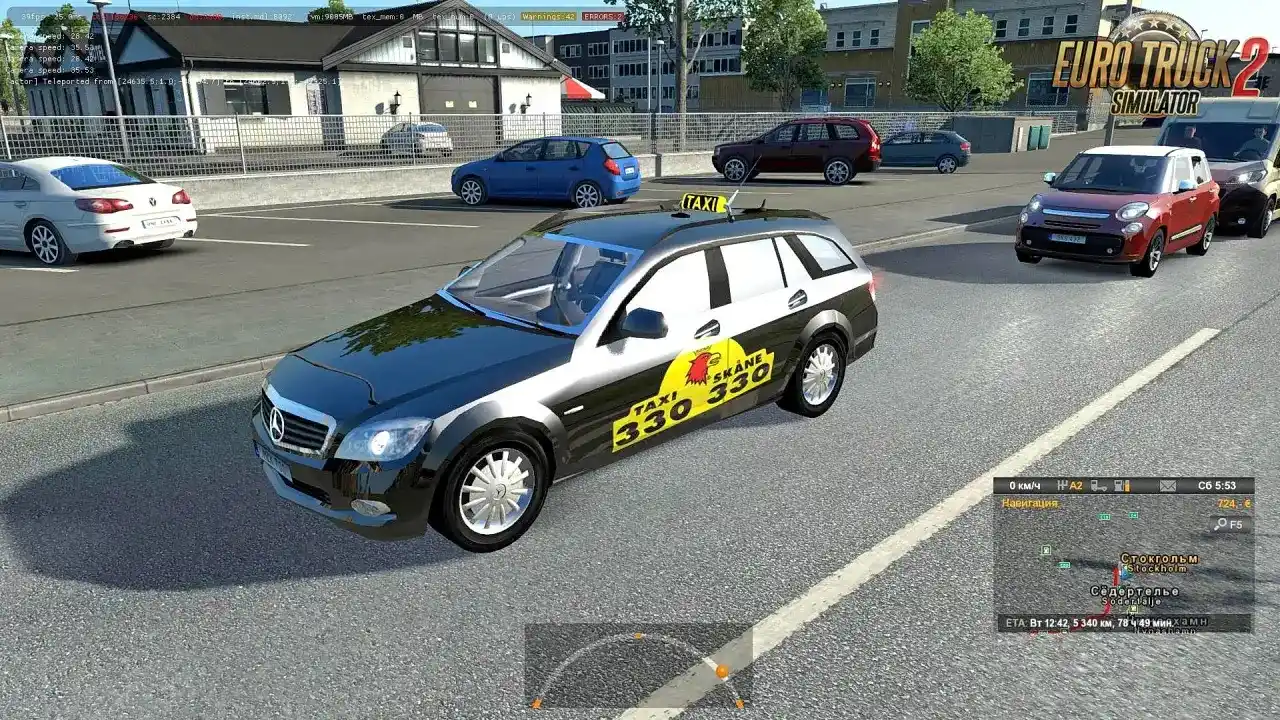Image resolution: width=1280 pixels, height=720 pixels.
Task: Select the truck damage status icon
Action: (x=1100, y=486)
